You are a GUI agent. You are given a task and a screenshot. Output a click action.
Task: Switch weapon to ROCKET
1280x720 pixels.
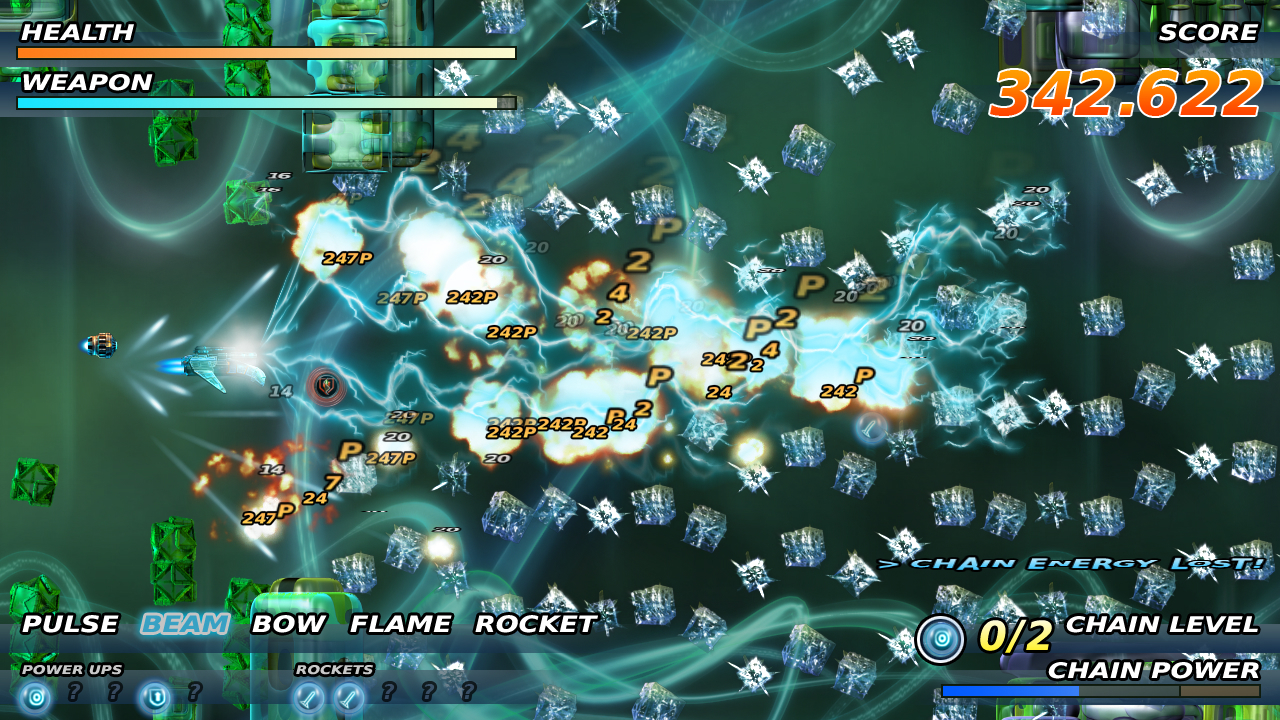tap(535, 624)
